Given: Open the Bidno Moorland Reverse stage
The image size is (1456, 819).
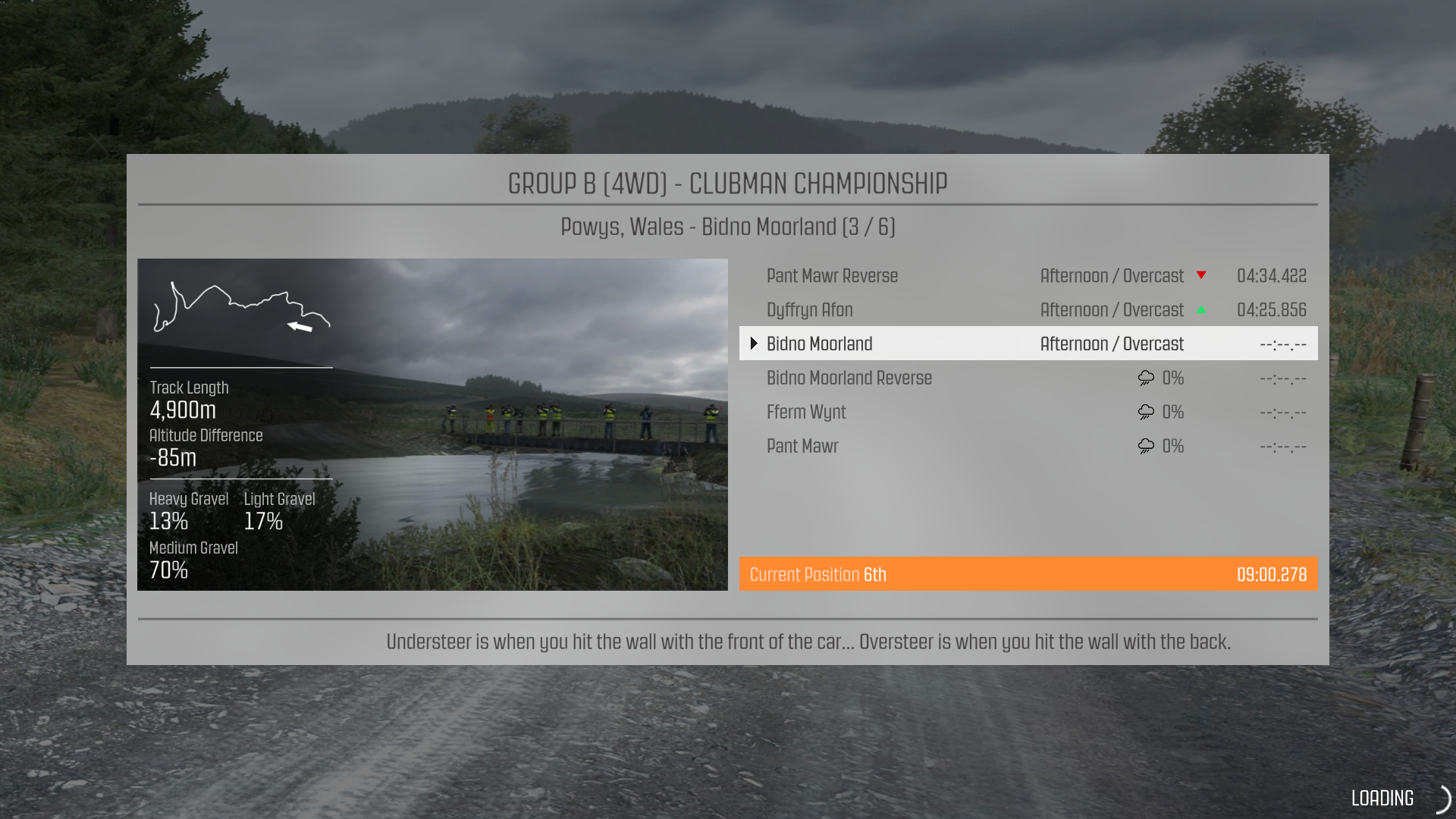Looking at the screenshot, I should pyautogui.click(x=849, y=378).
